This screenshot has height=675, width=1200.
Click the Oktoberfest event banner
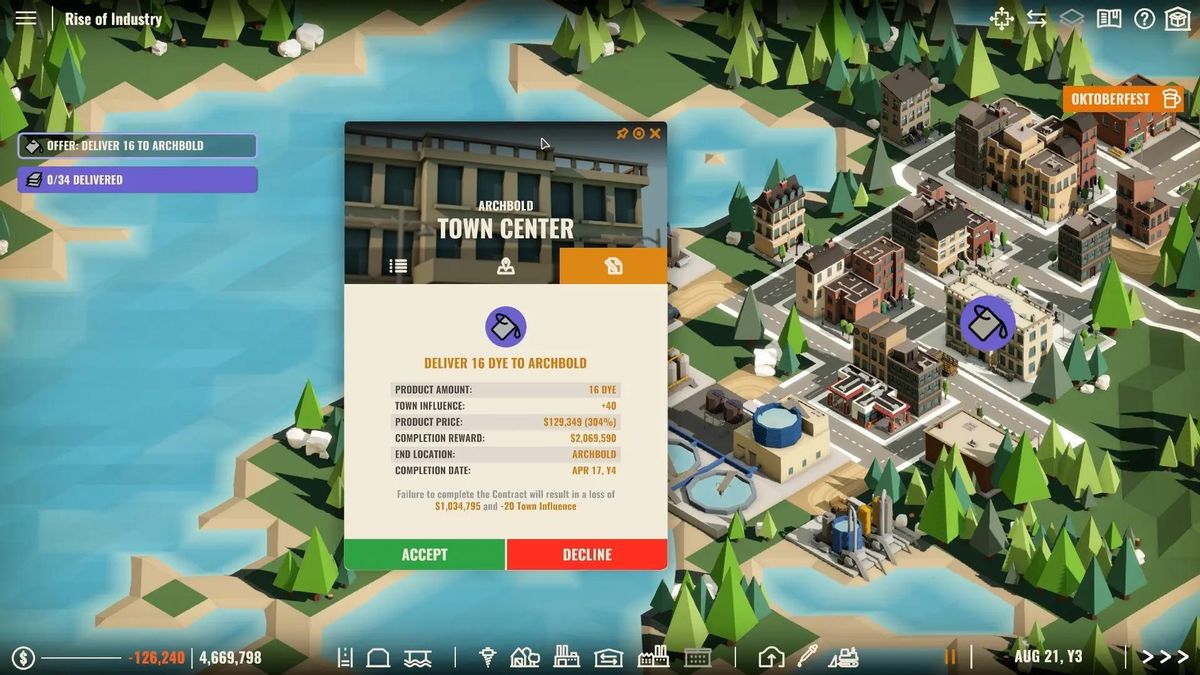[x=1123, y=99]
